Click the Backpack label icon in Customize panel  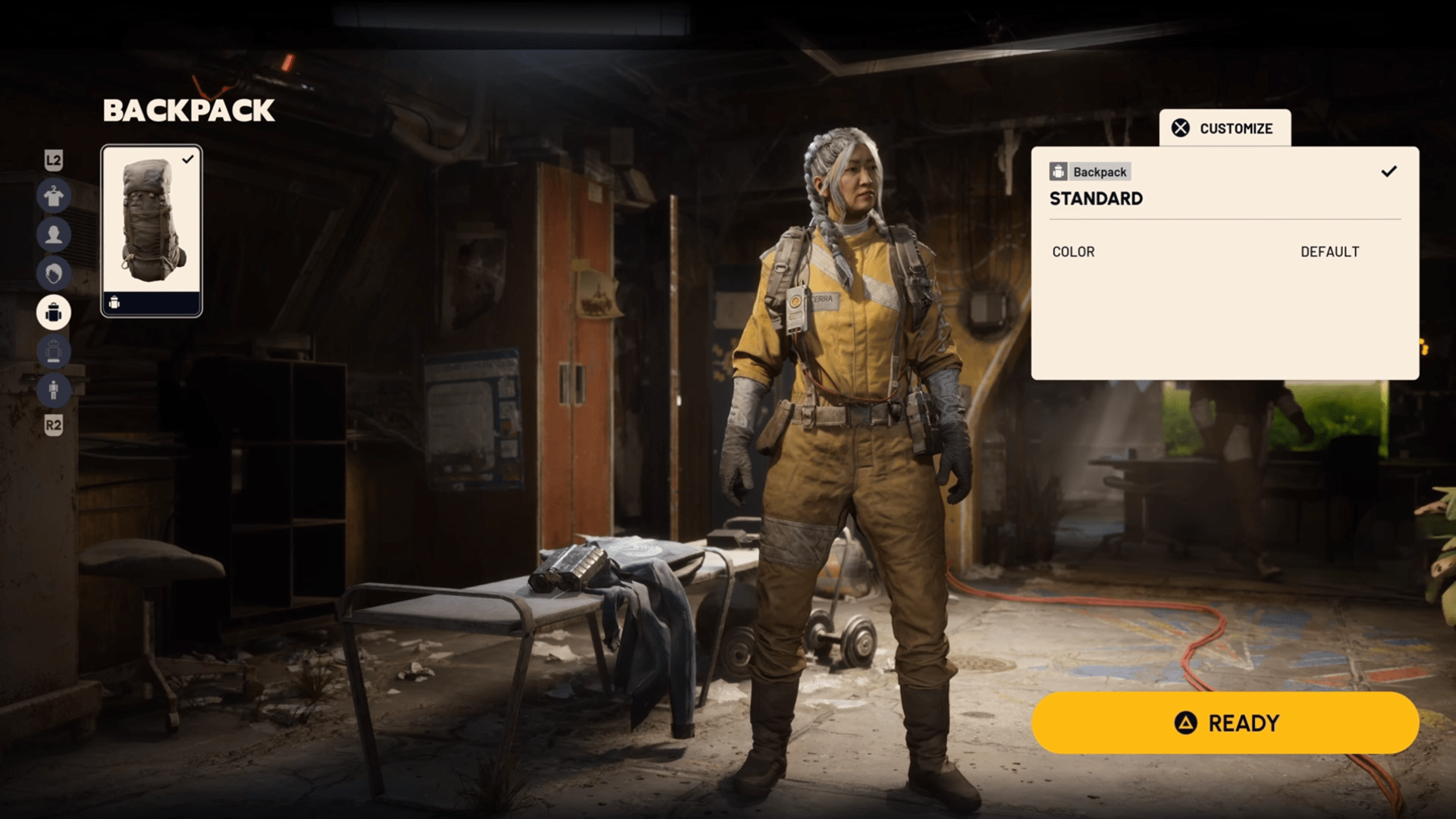[1059, 171]
